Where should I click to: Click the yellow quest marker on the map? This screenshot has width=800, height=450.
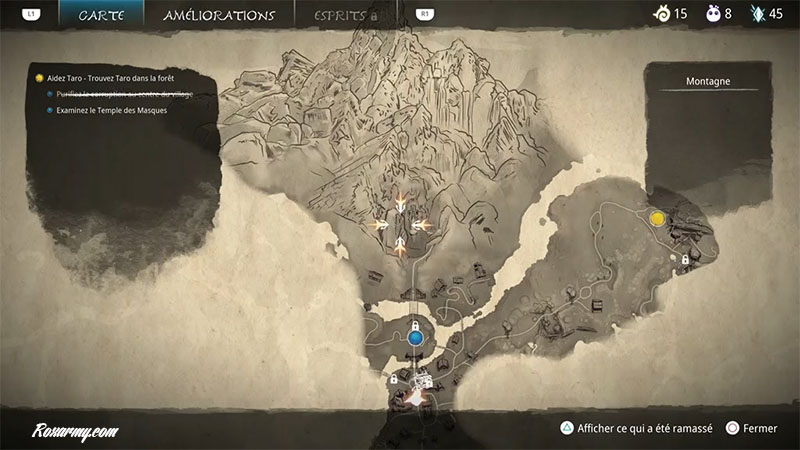click(657, 218)
